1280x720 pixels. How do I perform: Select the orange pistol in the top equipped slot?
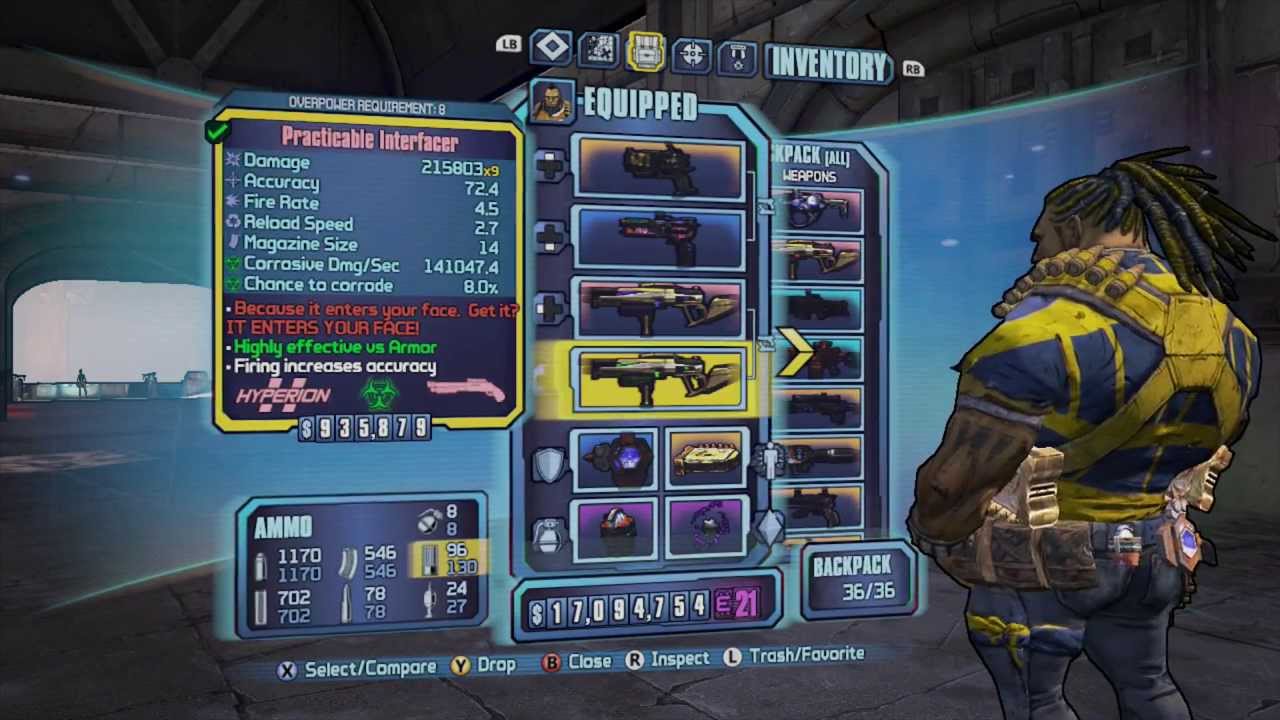660,167
